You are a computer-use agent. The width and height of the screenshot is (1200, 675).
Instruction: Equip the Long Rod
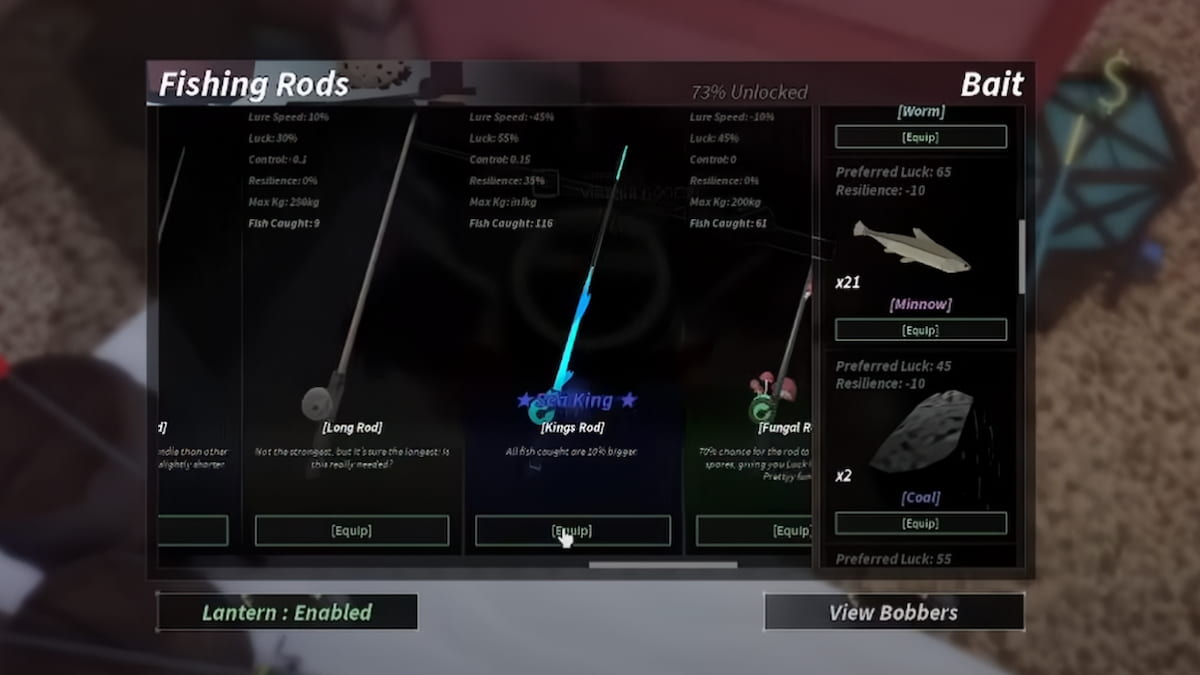click(352, 531)
